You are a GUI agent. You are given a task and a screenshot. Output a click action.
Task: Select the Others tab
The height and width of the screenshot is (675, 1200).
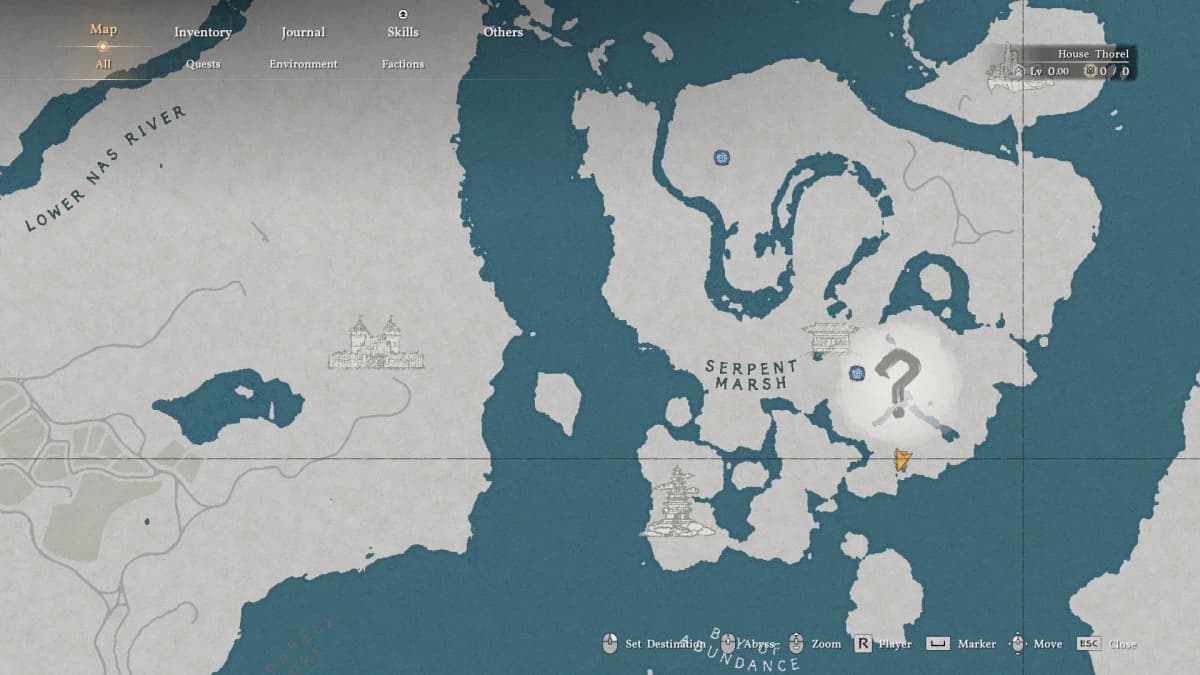[x=503, y=32]
